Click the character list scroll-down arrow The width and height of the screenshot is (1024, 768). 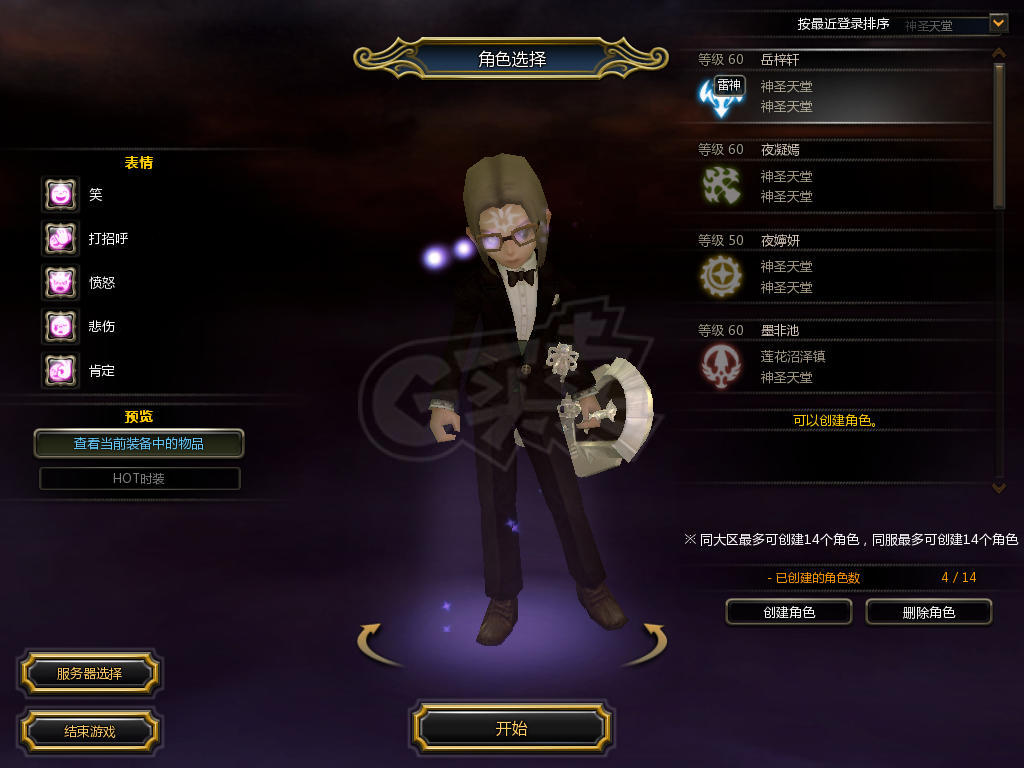click(x=998, y=487)
